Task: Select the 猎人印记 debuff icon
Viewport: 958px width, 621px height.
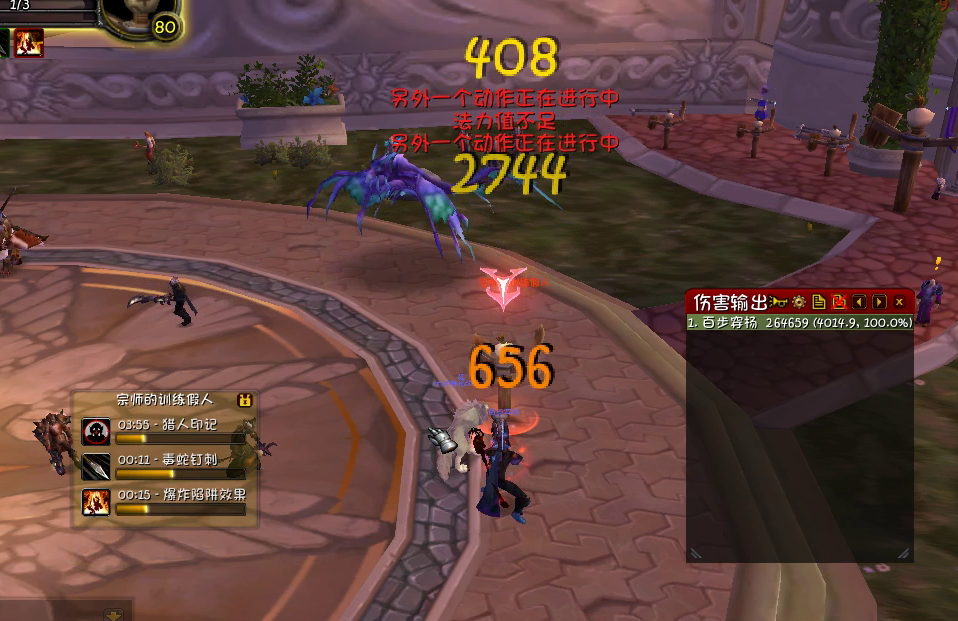Action: click(x=96, y=431)
